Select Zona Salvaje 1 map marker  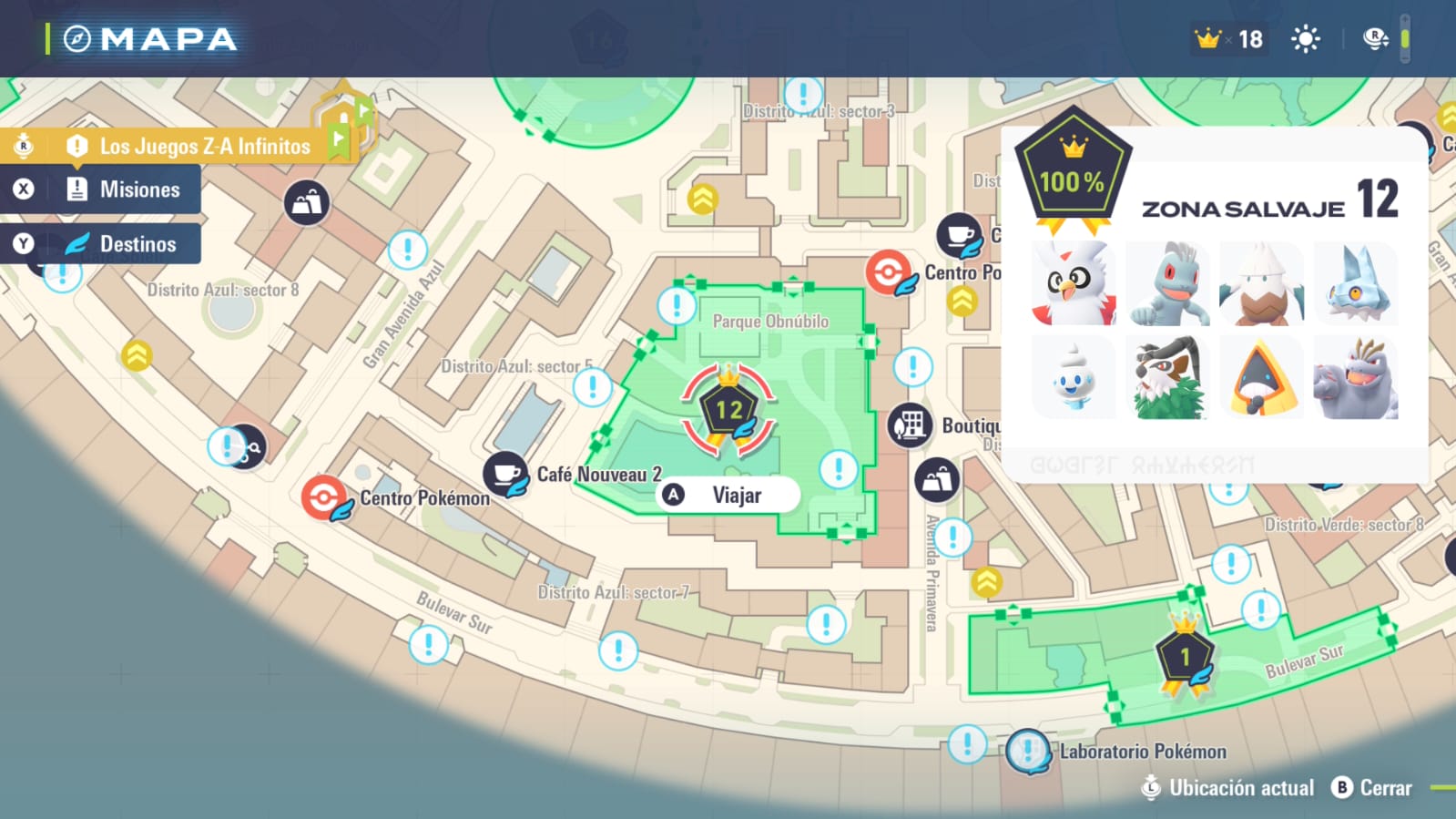click(x=1184, y=656)
